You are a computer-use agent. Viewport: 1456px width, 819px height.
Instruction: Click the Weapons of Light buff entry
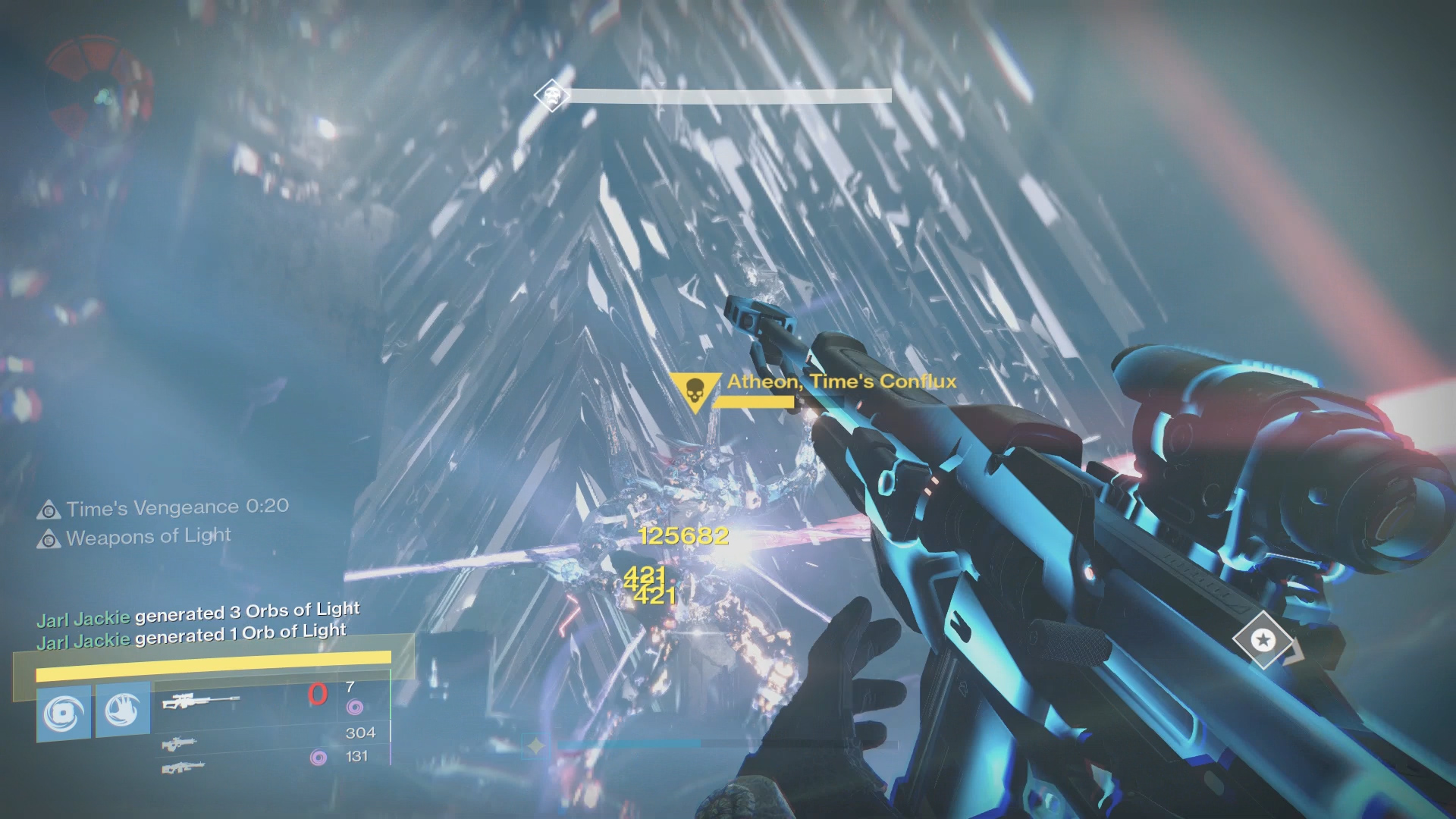[134, 538]
